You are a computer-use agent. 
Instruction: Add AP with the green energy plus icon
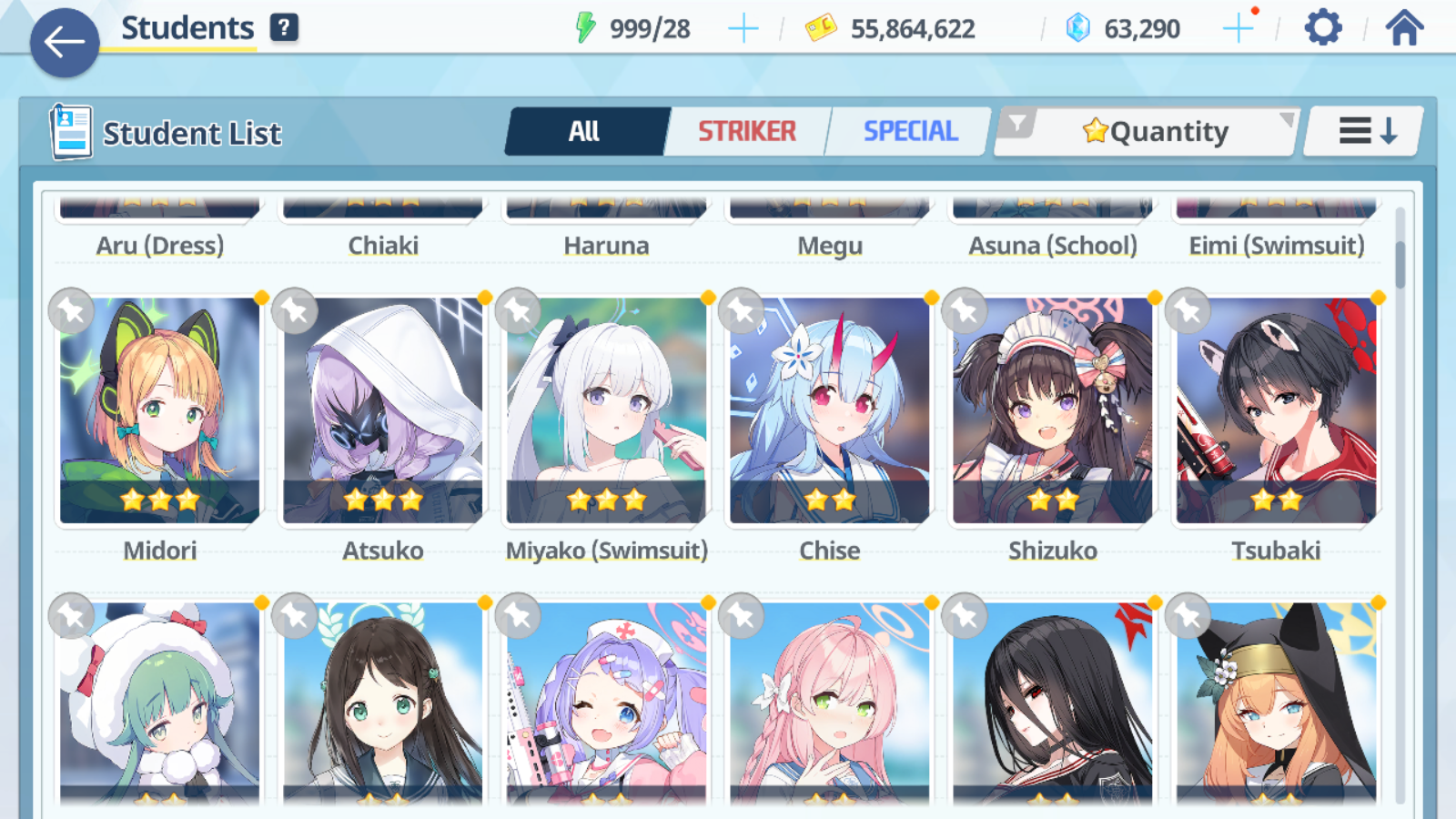743,27
